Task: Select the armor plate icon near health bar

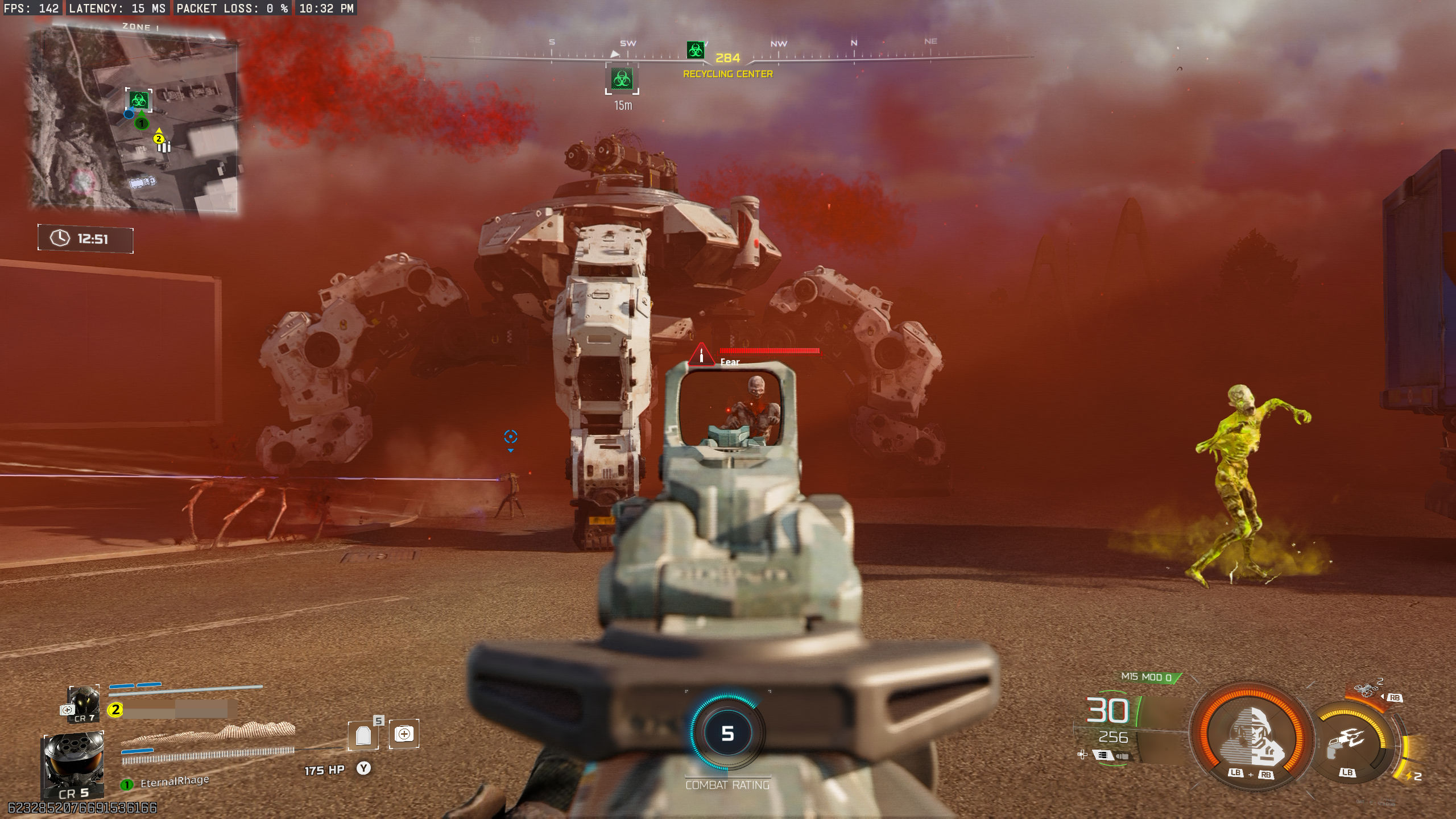Action: coord(363,735)
